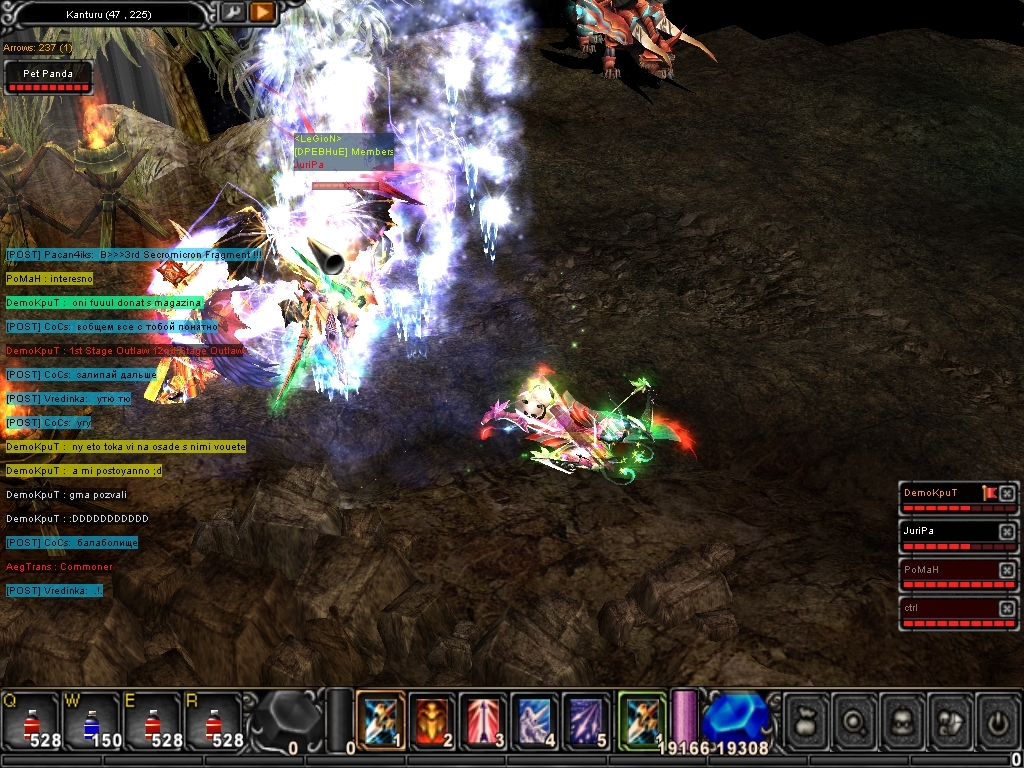Click the magnifying glass menu button

pos(855,721)
